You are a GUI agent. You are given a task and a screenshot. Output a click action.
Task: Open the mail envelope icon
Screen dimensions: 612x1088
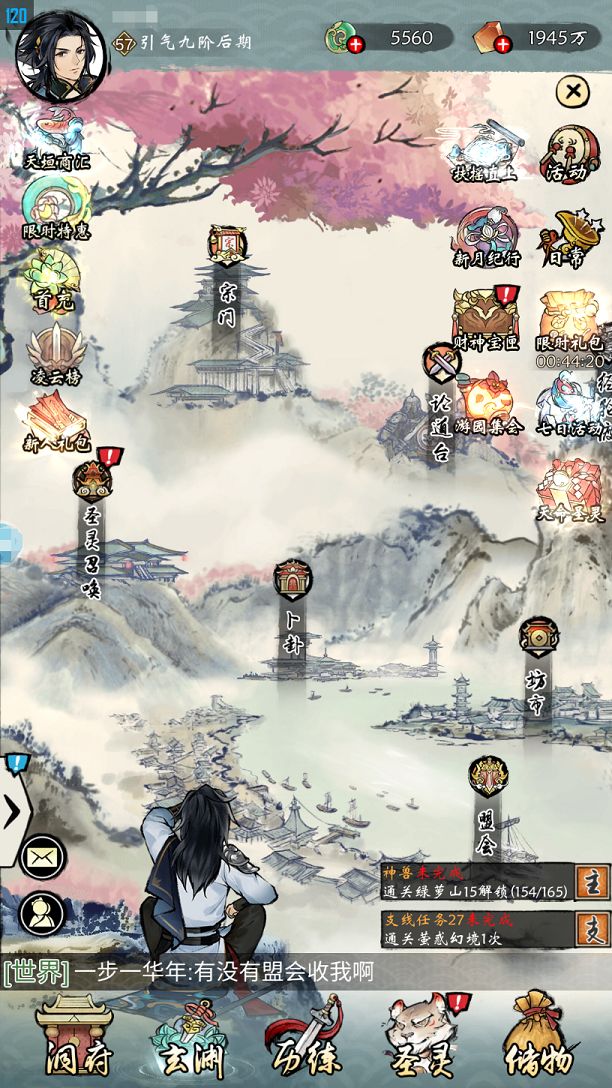pos(42,856)
